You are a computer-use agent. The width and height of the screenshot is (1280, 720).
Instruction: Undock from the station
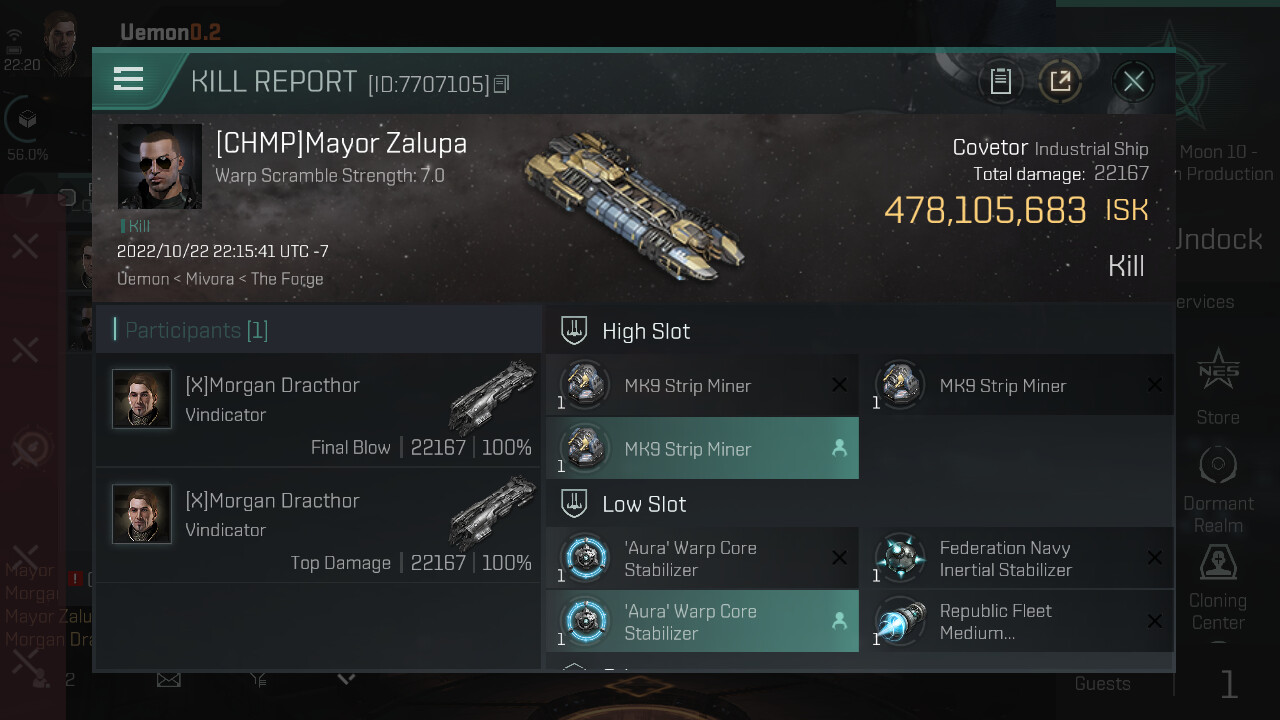point(1218,240)
